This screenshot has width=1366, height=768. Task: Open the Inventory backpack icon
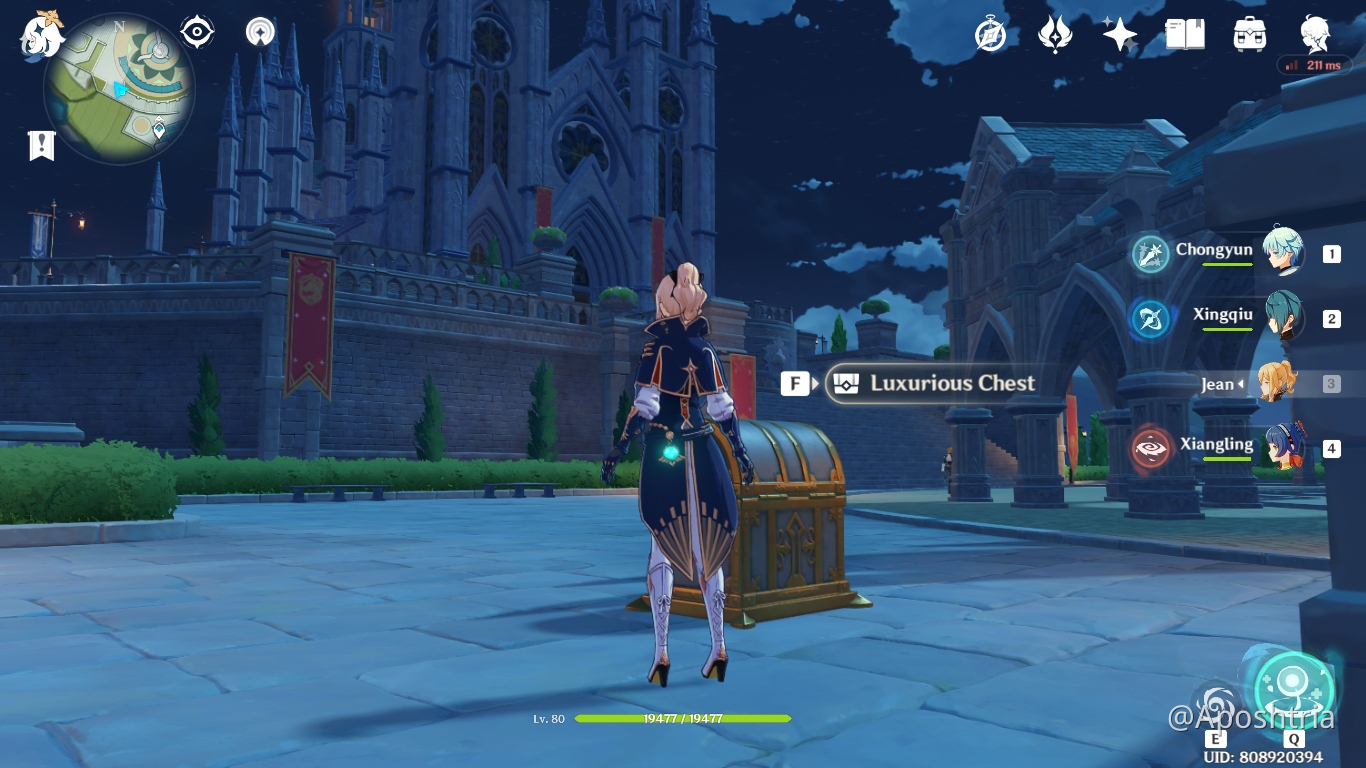click(x=1249, y=33)
